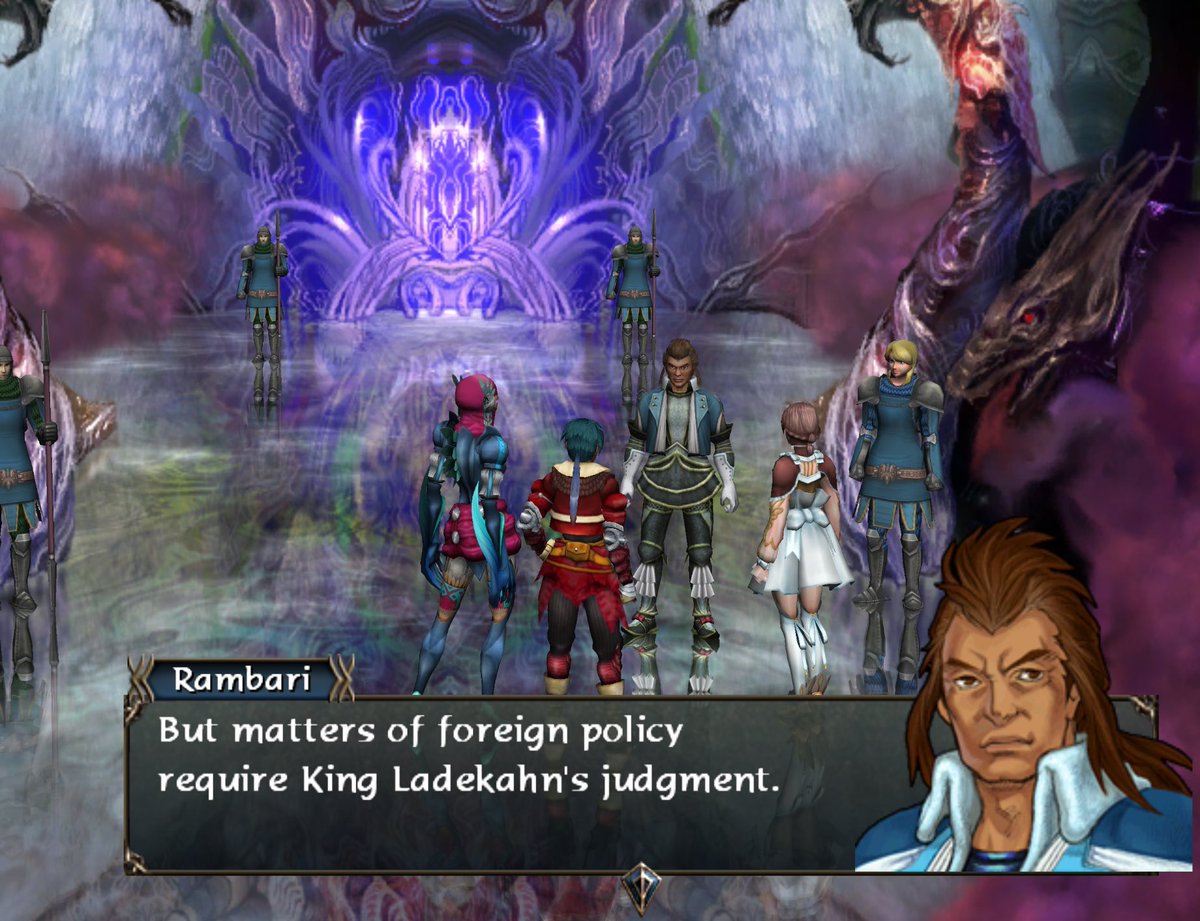Click the dialogue advance arrow indicator
This screenshot has height=921, width=1200.
coord(640,884)
